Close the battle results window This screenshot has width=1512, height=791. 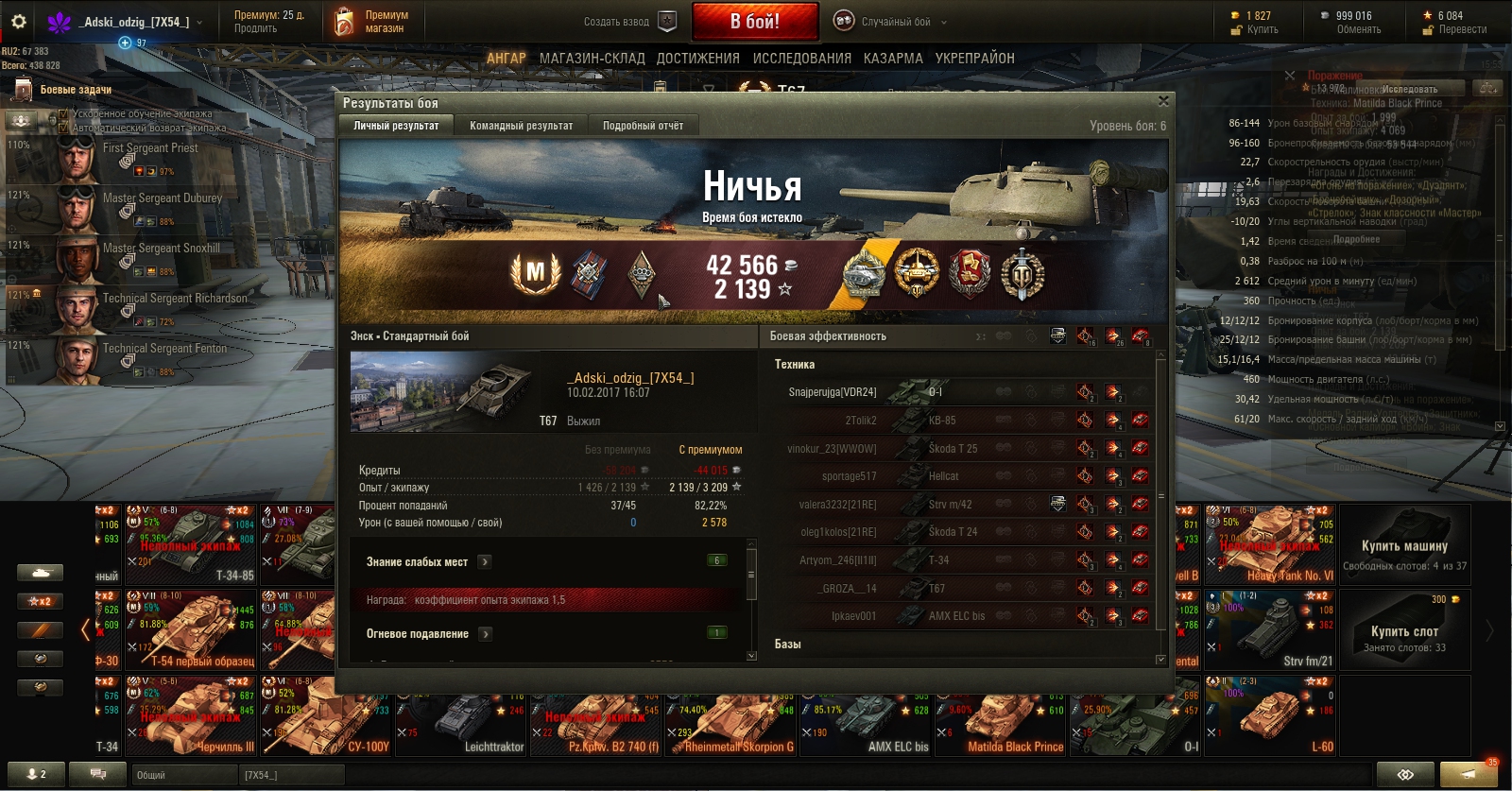1163,101
